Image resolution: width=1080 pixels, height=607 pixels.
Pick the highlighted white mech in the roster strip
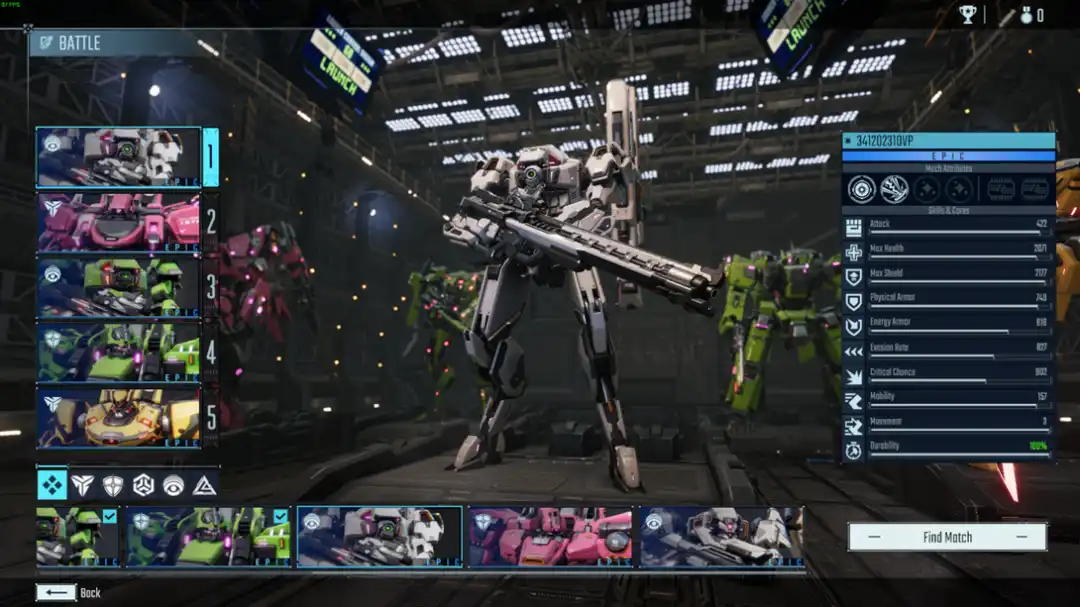[379, 537]
